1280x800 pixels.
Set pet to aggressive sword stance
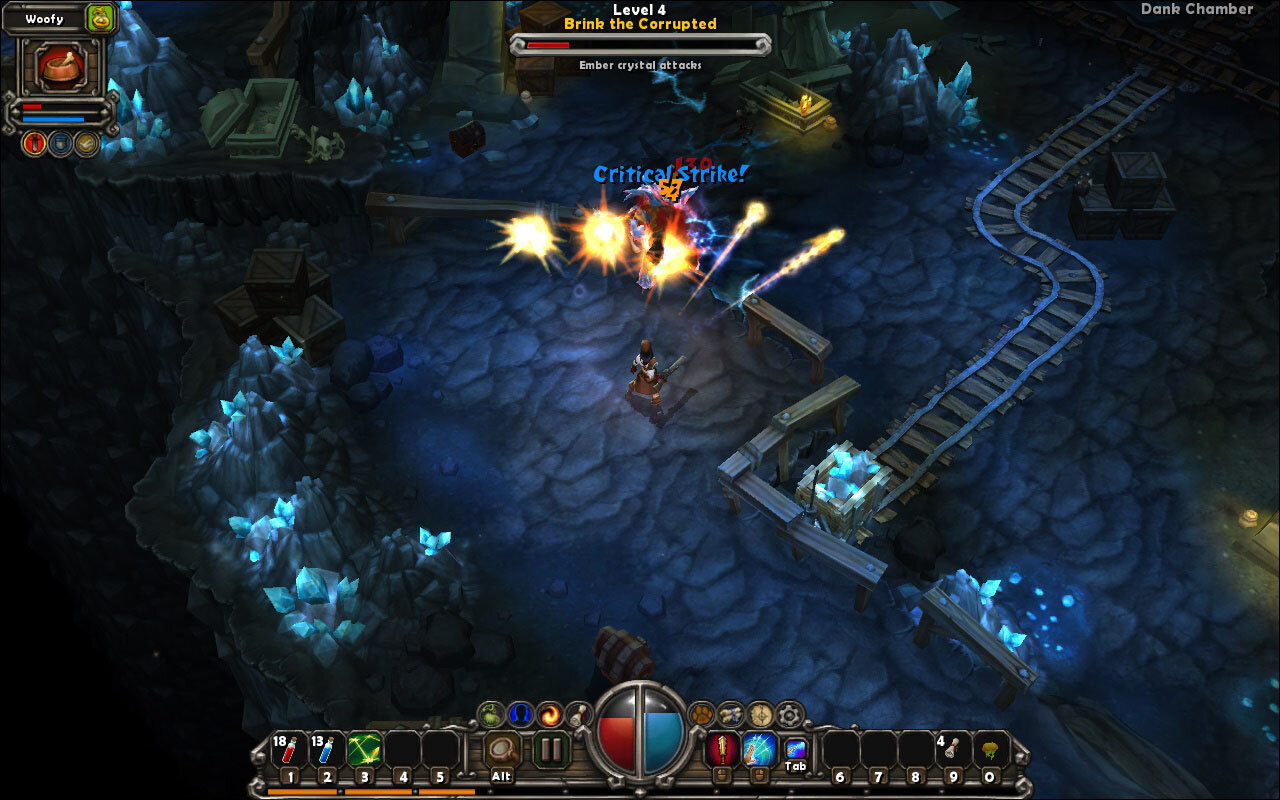[34, 144]
